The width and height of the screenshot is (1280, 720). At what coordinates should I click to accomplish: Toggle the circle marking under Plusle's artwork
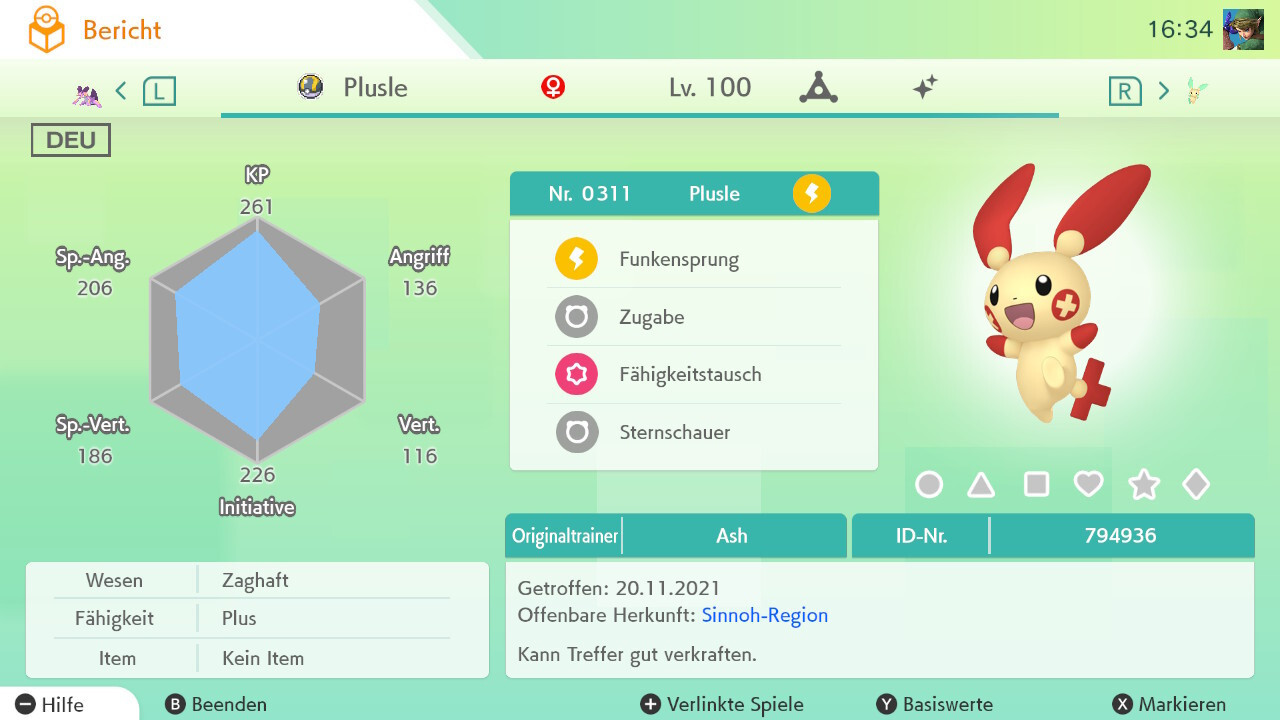click(930, 484)
